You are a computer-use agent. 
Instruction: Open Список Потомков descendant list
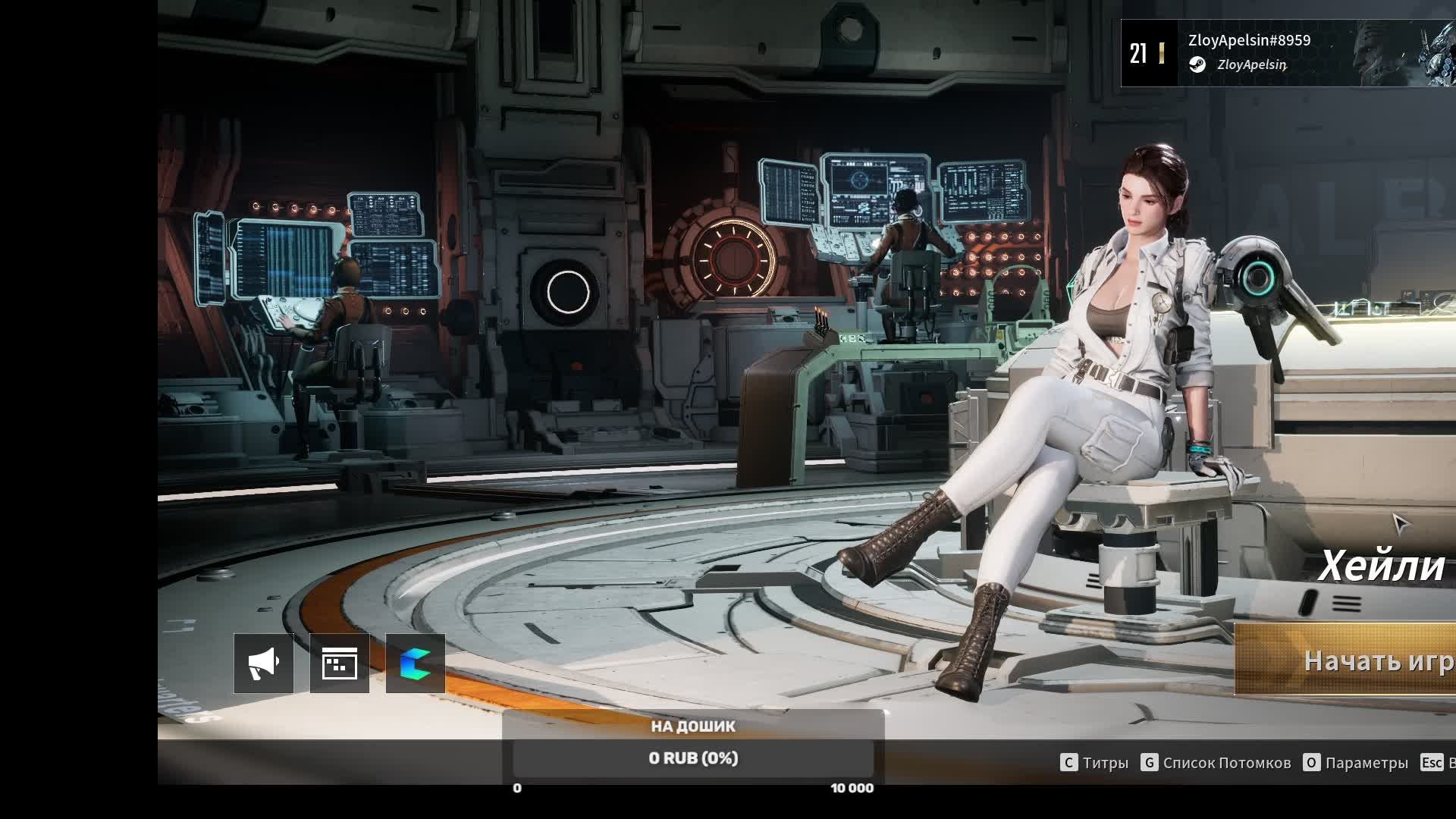1216,763
